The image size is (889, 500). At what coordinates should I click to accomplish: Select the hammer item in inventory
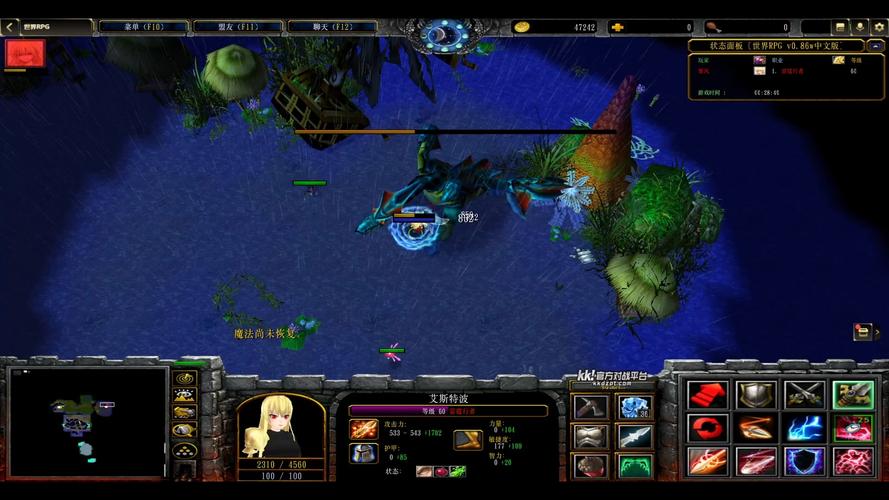coord(589,408)
